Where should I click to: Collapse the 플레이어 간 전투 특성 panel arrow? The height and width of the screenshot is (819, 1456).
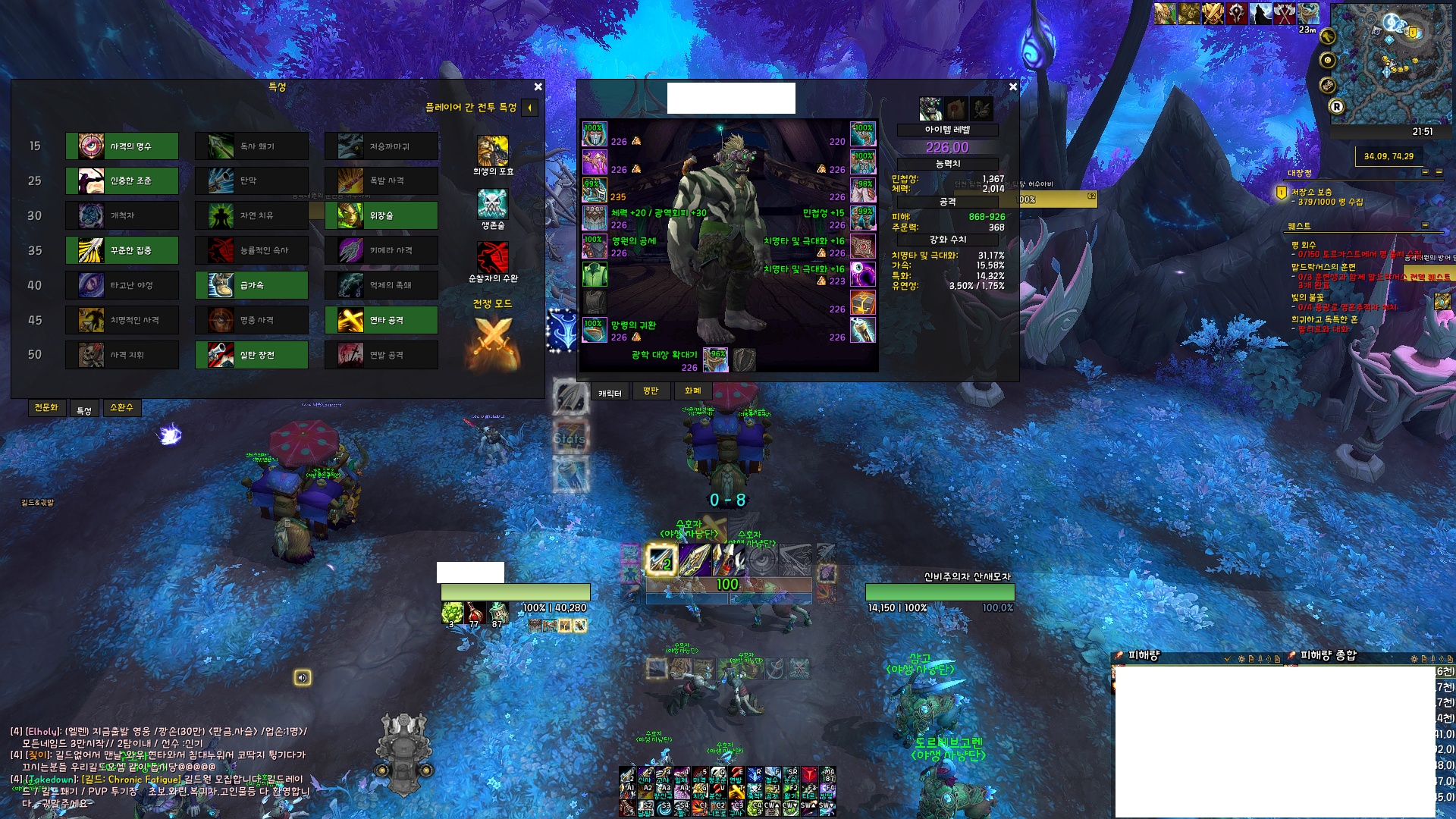click(x=529, y=108)
